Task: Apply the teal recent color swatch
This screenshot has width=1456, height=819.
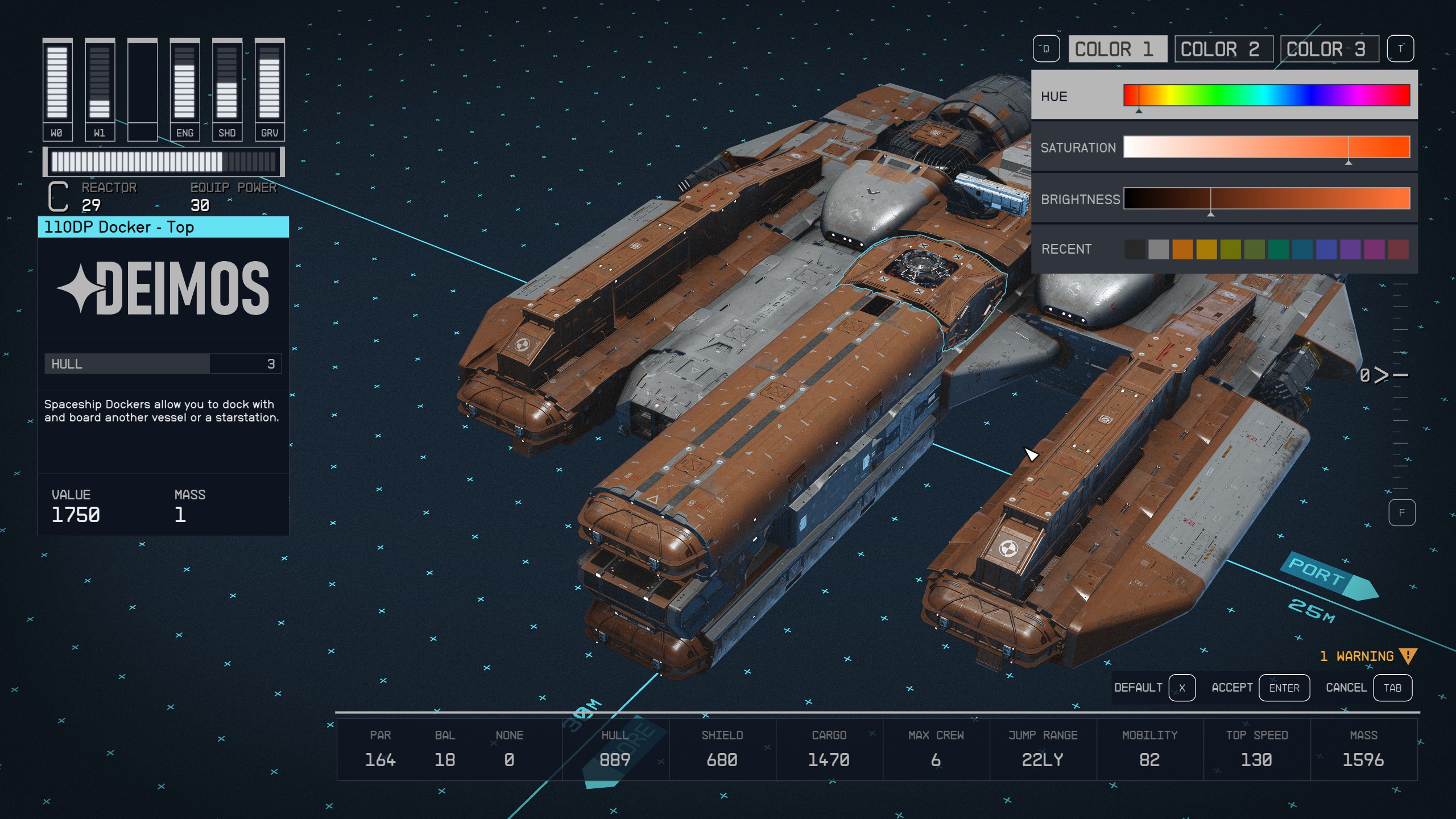Action: (x=1278, y=249)
